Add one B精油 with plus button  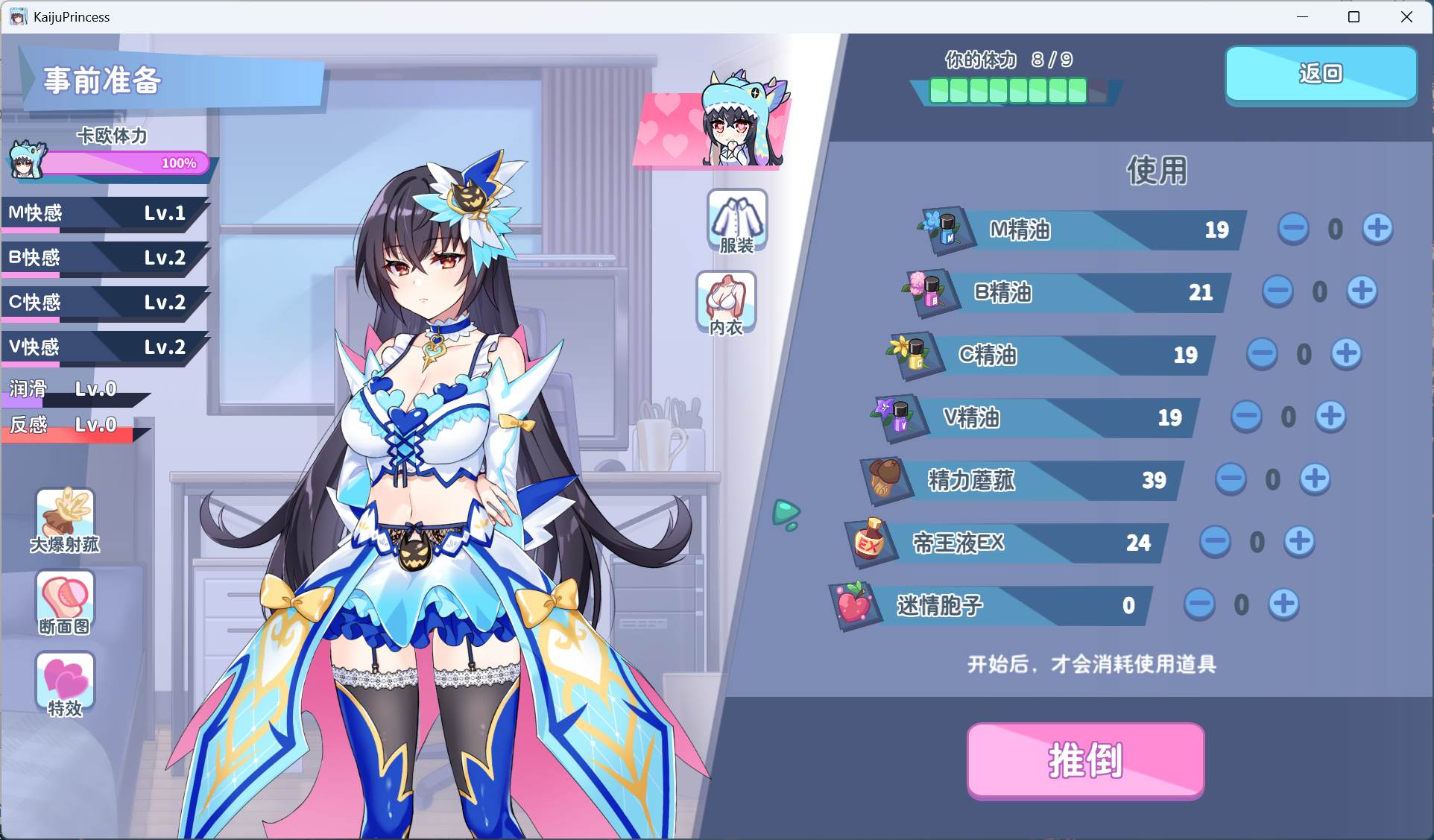pyautogui.click(x=1362, y=291)
